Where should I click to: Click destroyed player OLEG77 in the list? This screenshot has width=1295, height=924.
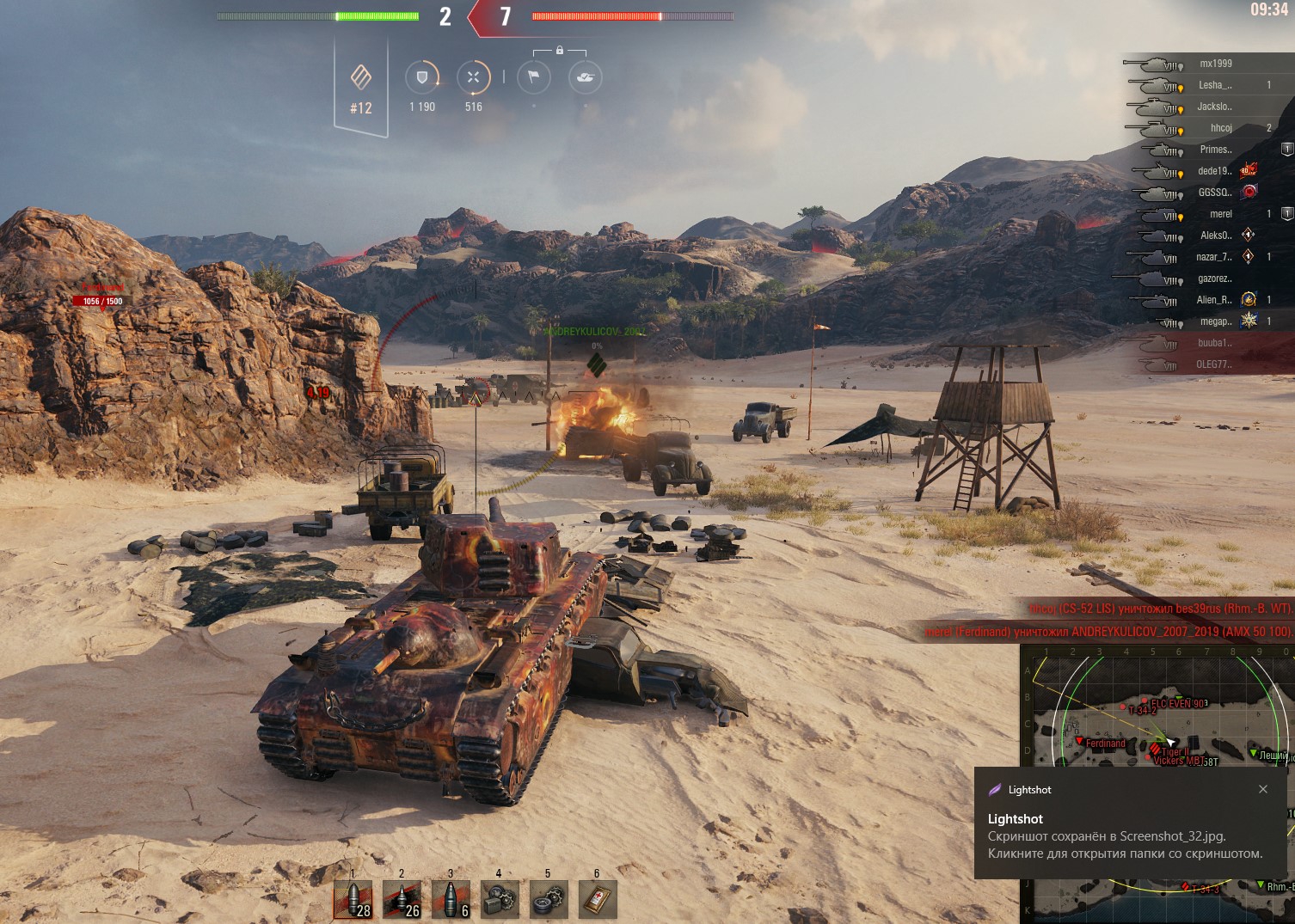click(x=1213, y=364)
